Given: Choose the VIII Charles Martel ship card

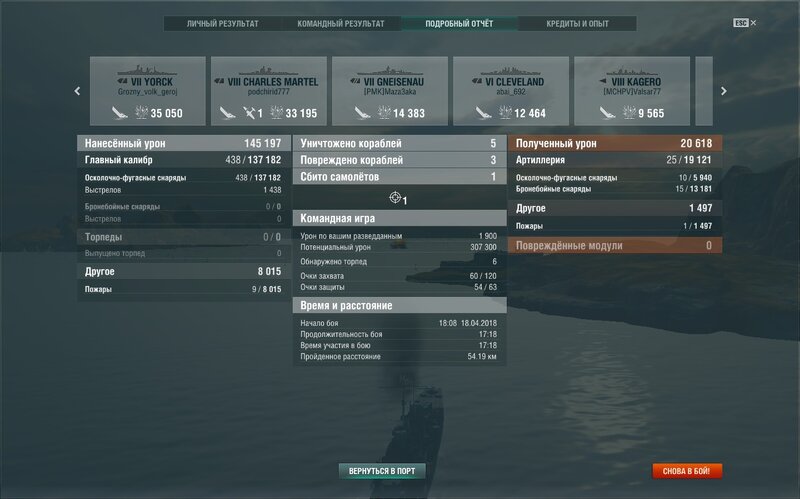Looking at the screenshot, I should click(x=266, y=91).
